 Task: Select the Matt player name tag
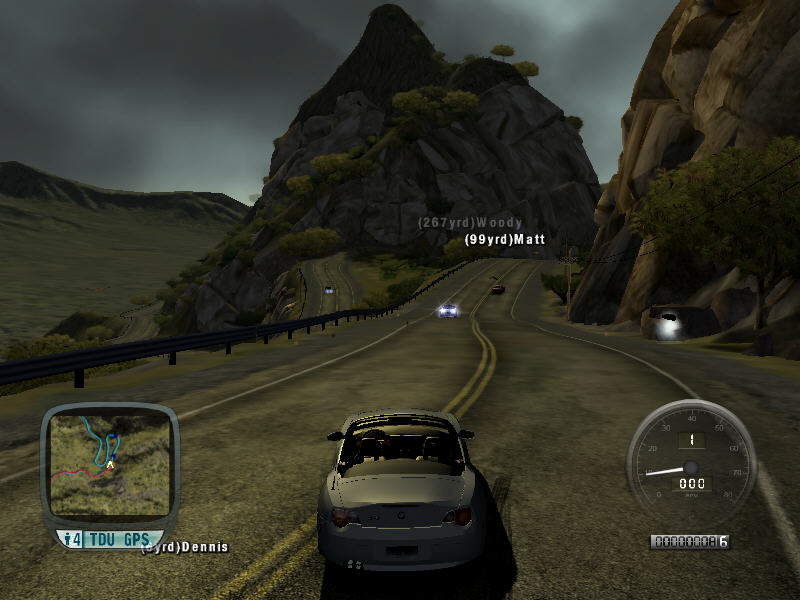505,240
